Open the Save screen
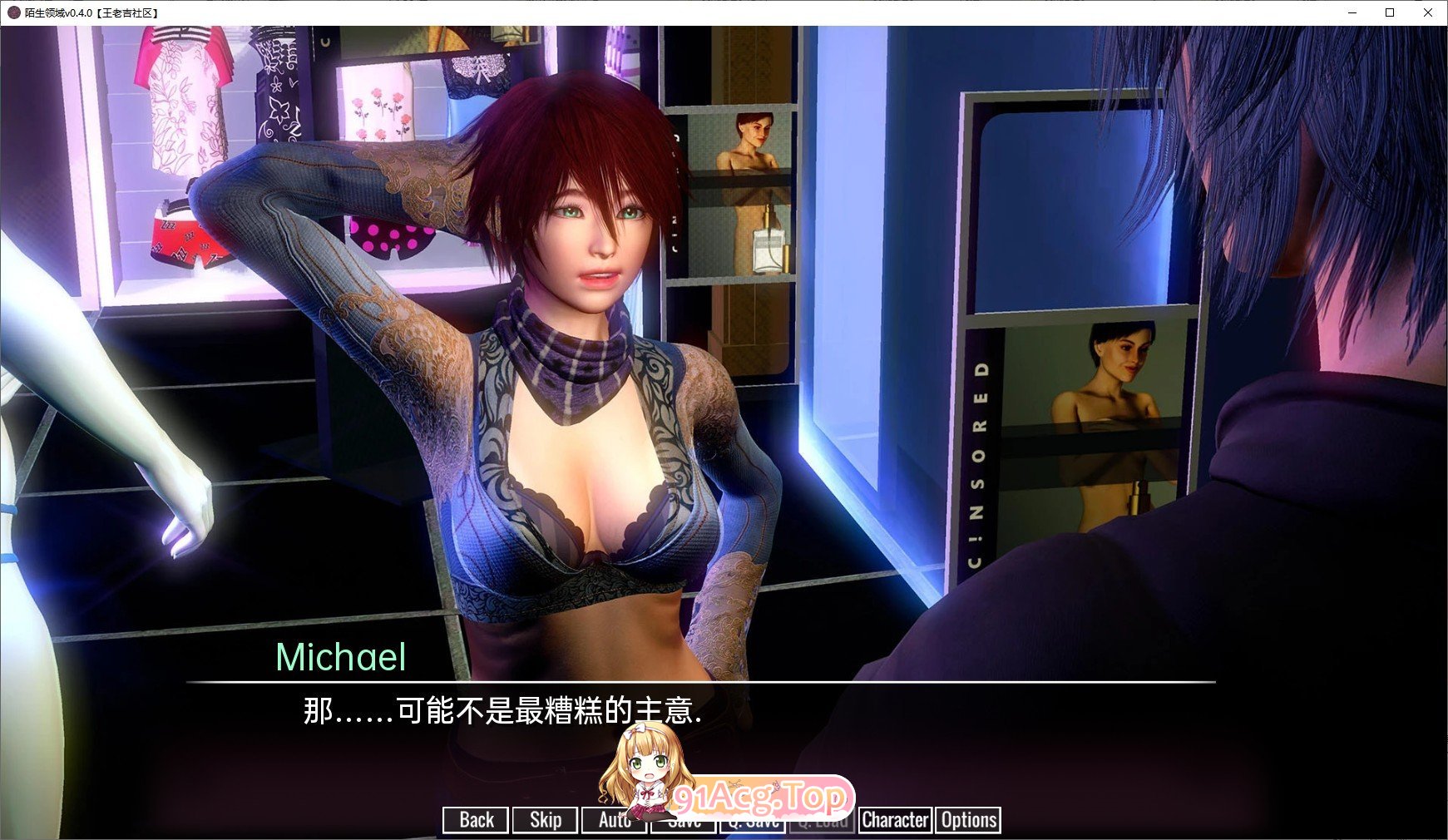Image resolution: width=1448 pixels, height=840 pixels. [x=683, y=820]
